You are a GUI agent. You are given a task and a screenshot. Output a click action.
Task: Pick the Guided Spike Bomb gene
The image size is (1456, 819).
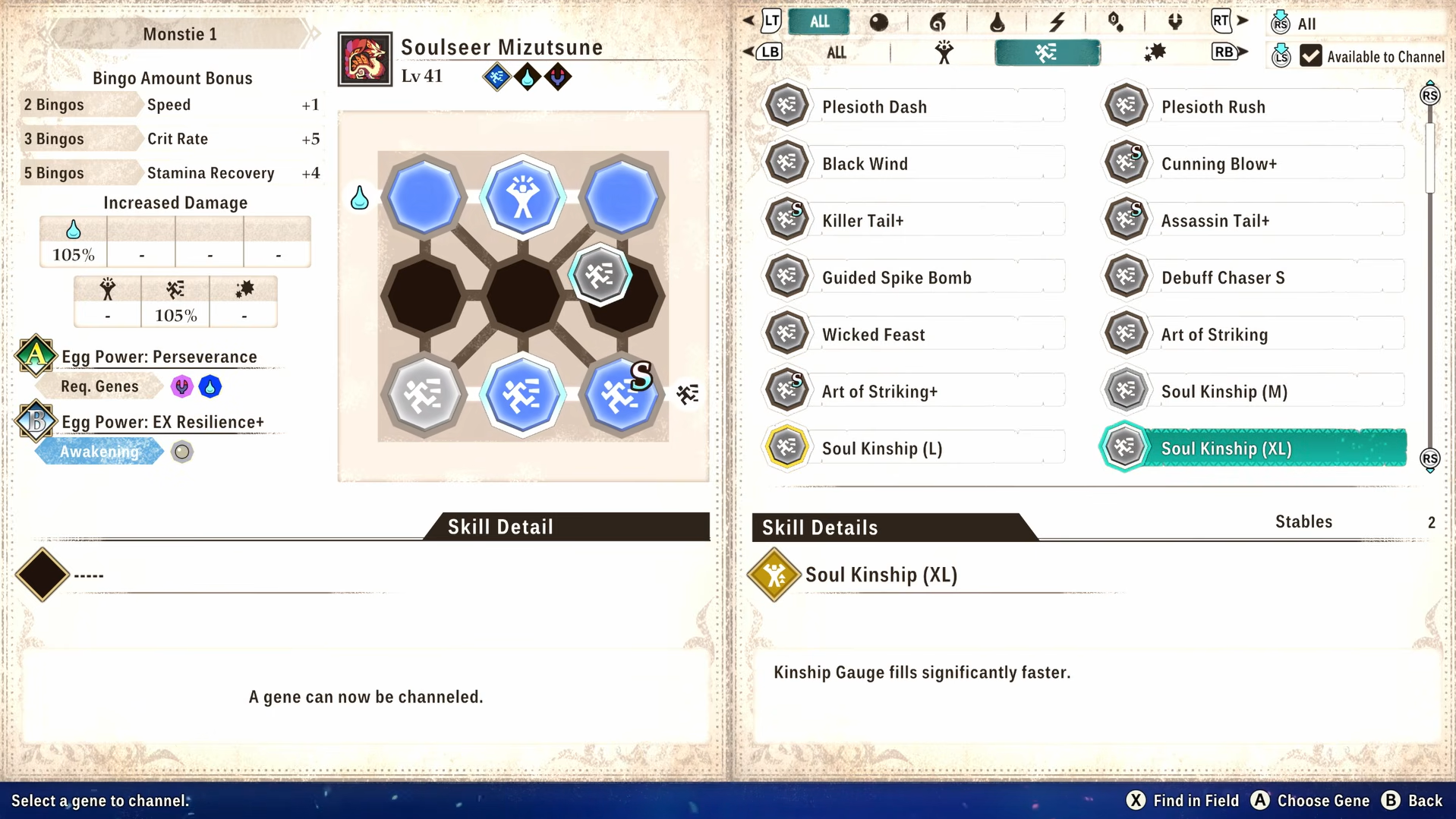pos(915,278)
